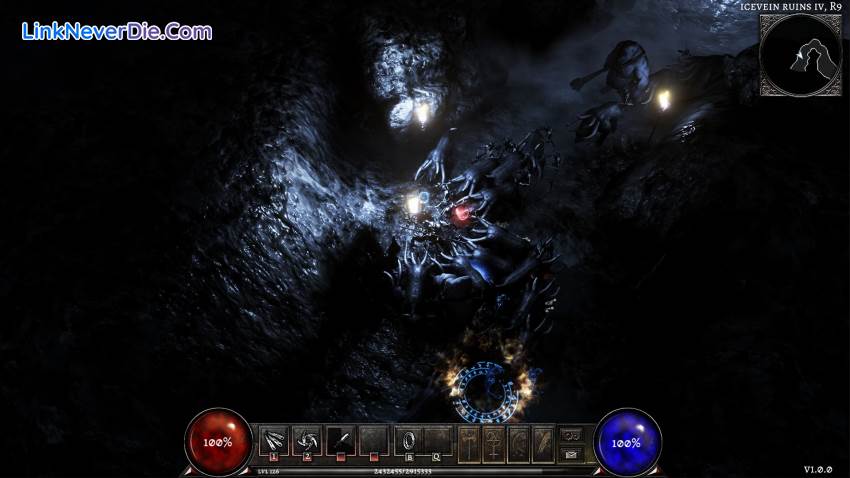Use the spinning vortex skill in slot 2

pyautogui.click(x=306, y=439)
